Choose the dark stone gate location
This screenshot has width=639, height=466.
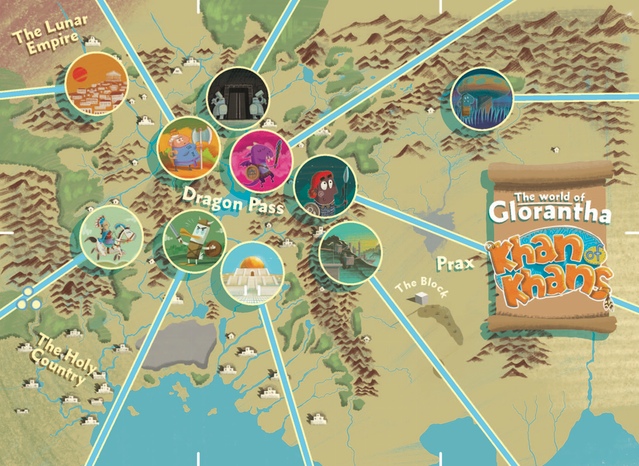click(238, 98)
